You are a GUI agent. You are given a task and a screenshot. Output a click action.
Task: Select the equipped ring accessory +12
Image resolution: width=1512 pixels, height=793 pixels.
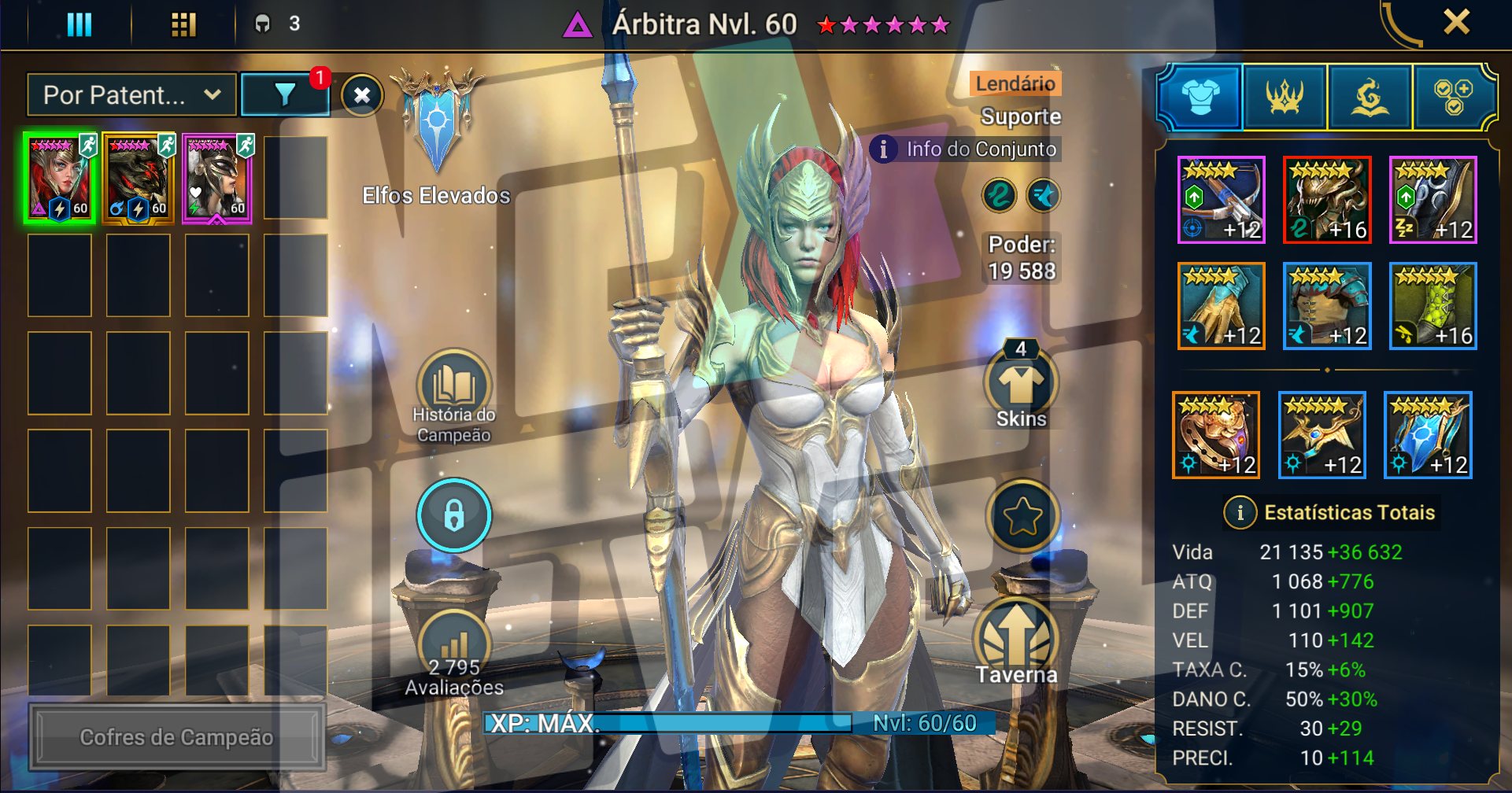tap(1216, 435)
